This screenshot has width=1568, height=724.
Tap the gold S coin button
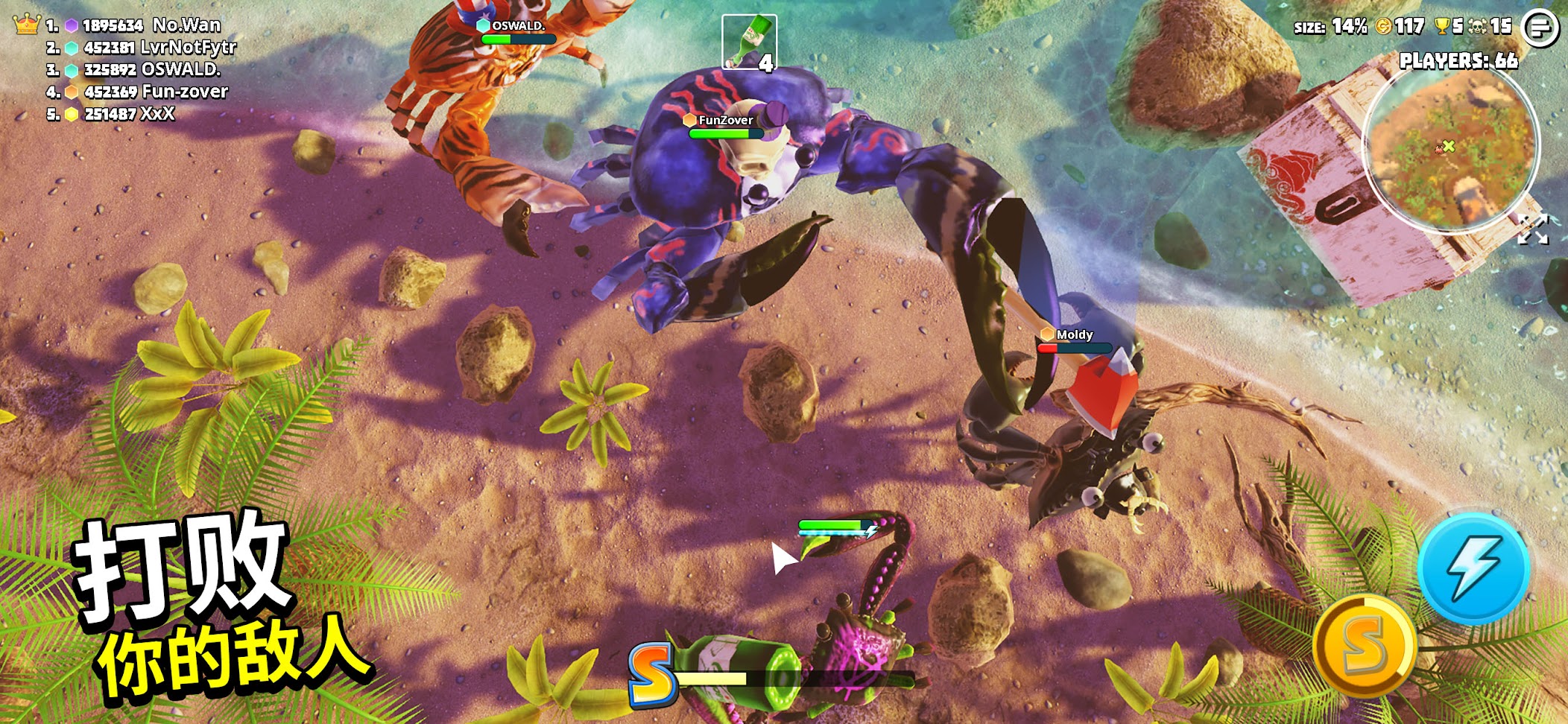[x=1365, y=645]
